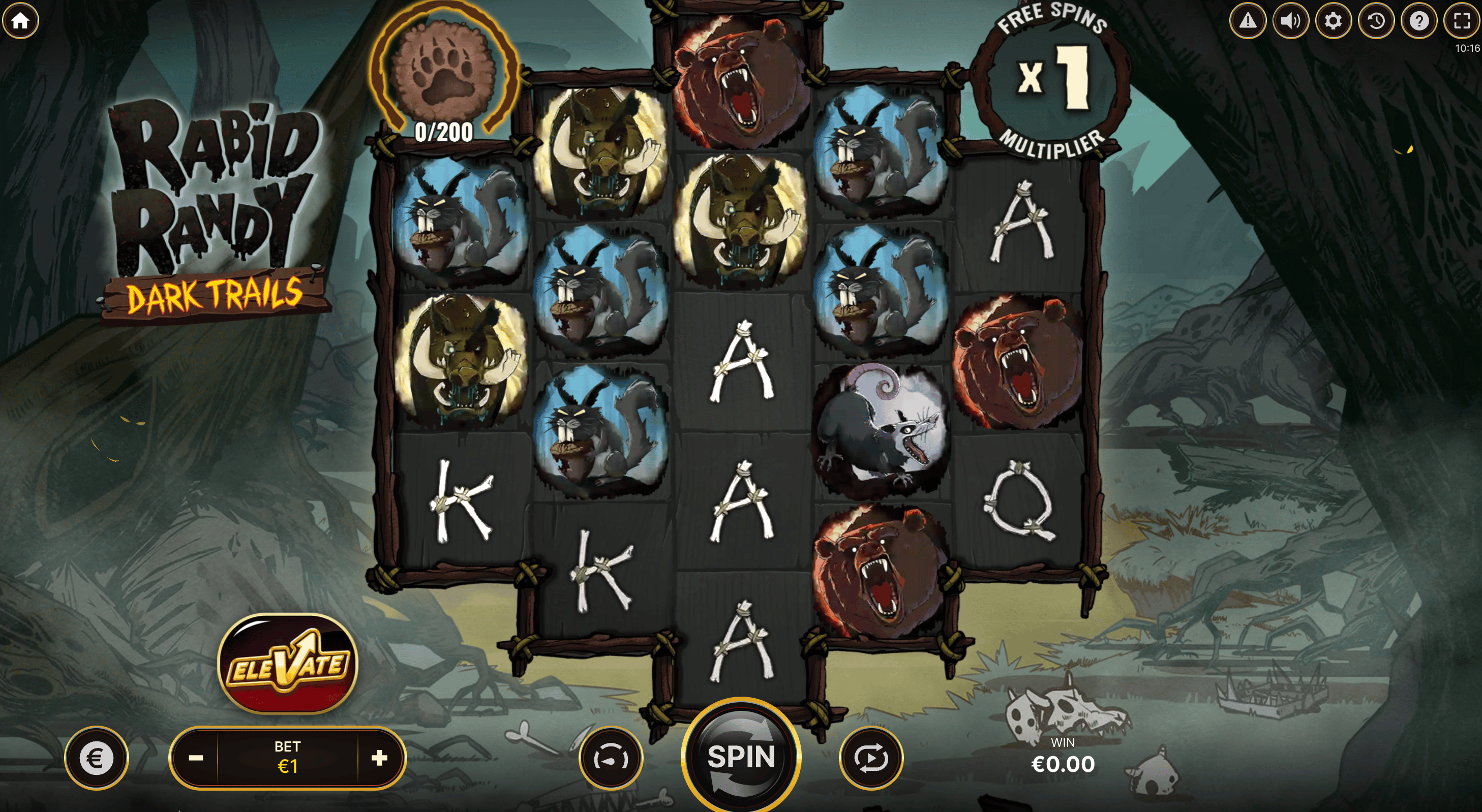Activate the Elevate feature button
This screenshot has width=1482, height=812.
pos(288,664)
